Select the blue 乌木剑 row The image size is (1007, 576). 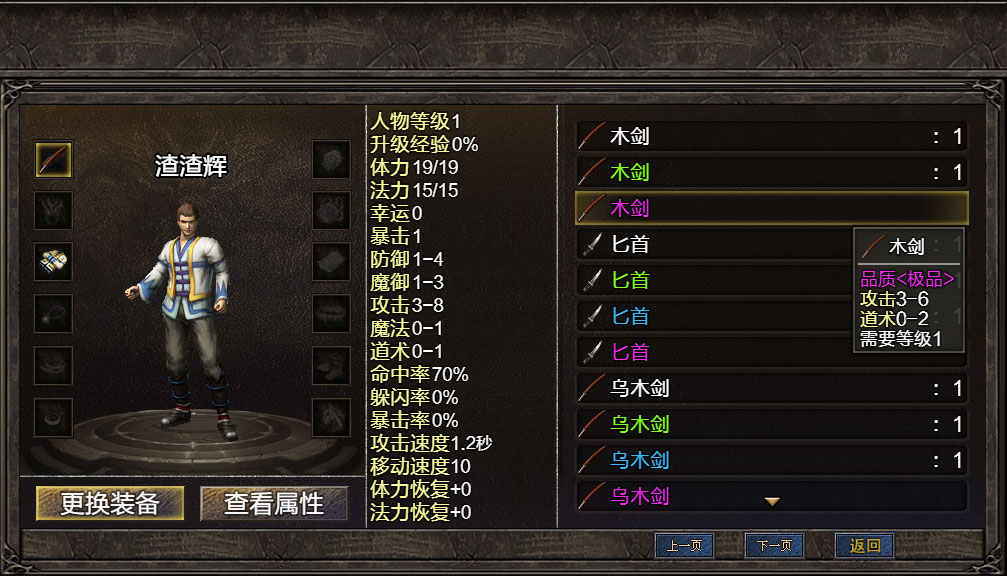click(x=771, y=460)
